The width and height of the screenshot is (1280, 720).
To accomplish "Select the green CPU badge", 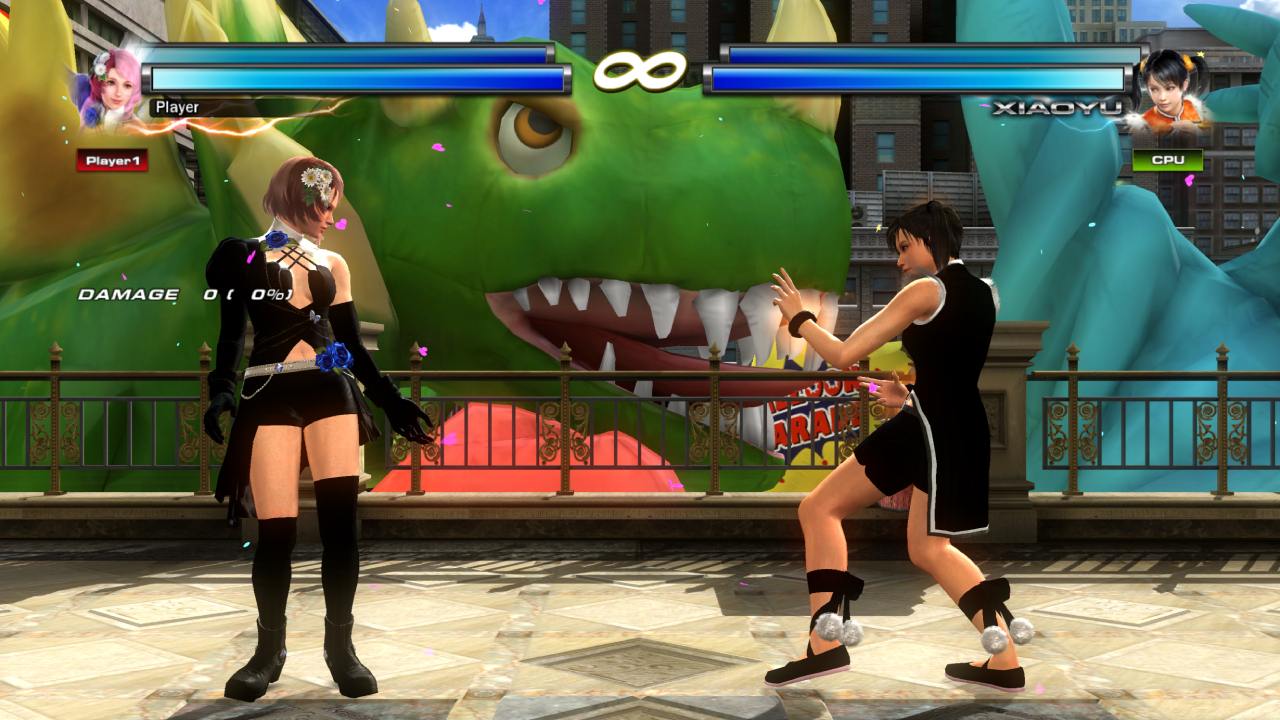I will [1168, 160].
